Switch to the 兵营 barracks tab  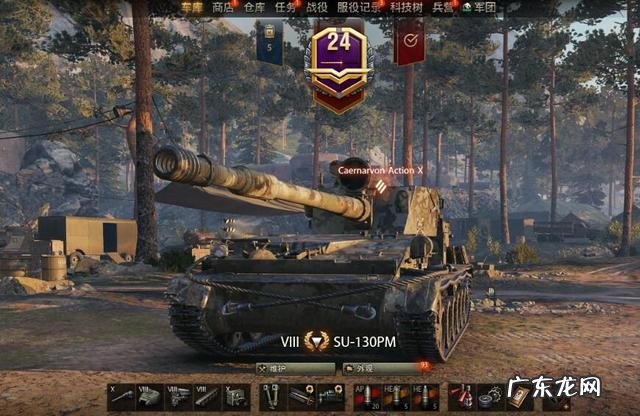[442, 7]
